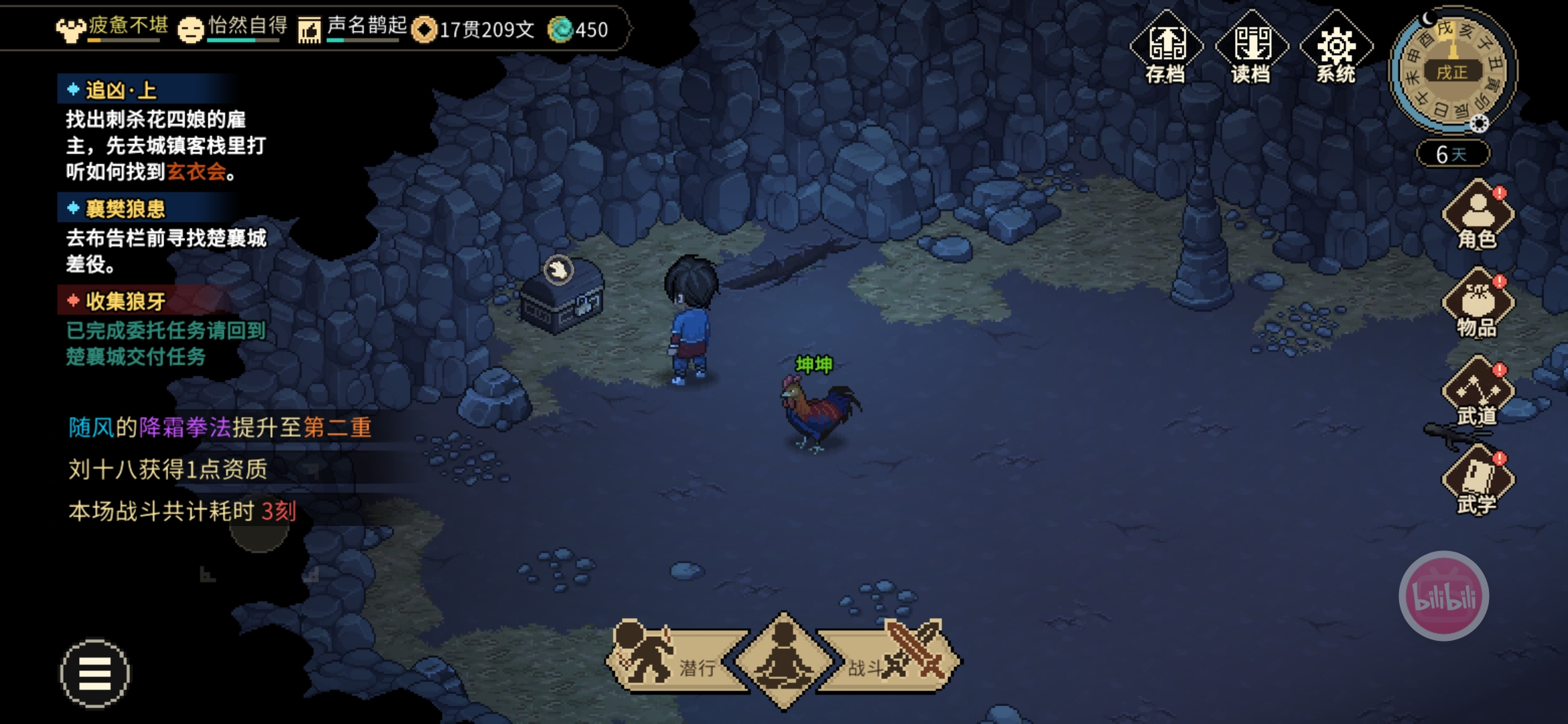Screen dimensions: 1568x724
Task: Open the bilibili floating overlay button
Action: (1443, 596)
